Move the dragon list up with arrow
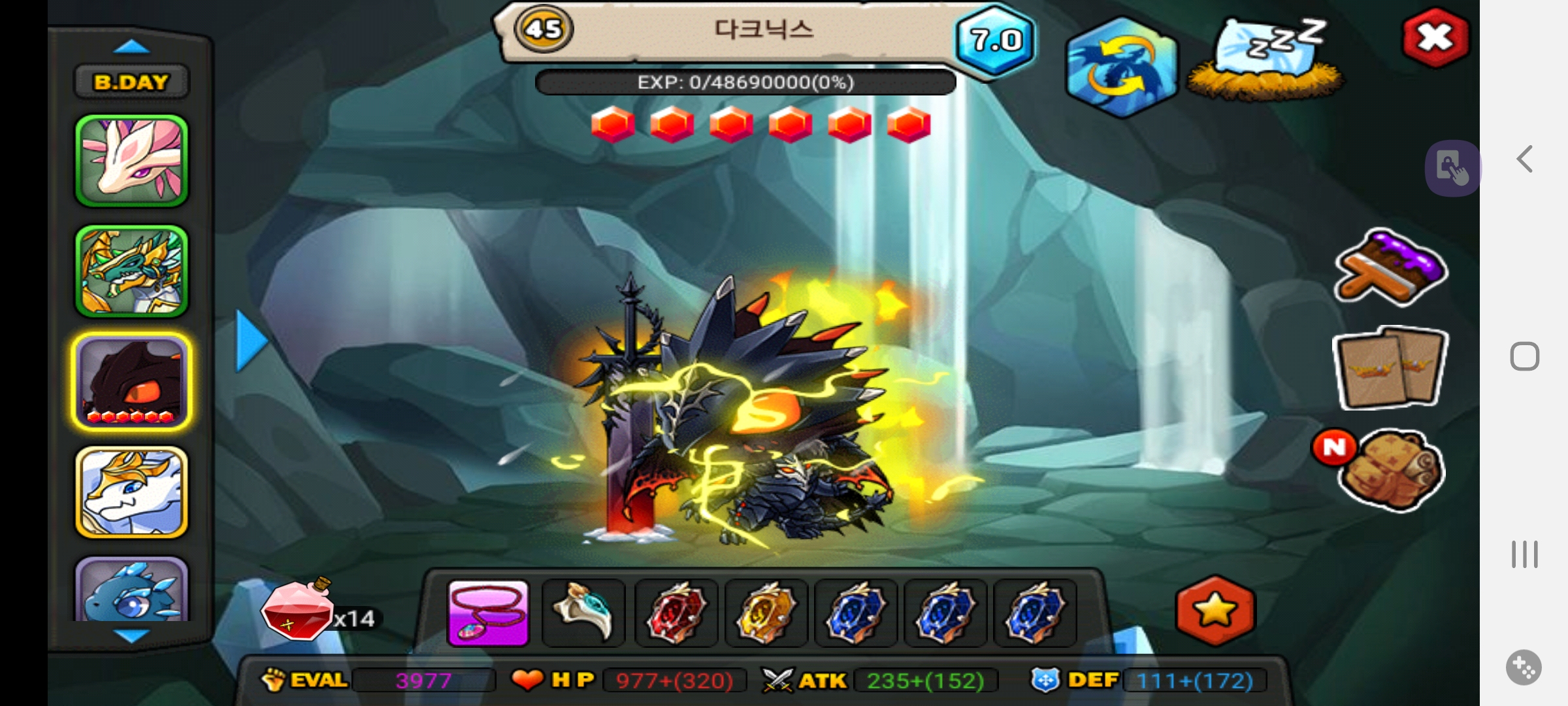Viewport: 1568px width, 706px height. tap(131, 46)
